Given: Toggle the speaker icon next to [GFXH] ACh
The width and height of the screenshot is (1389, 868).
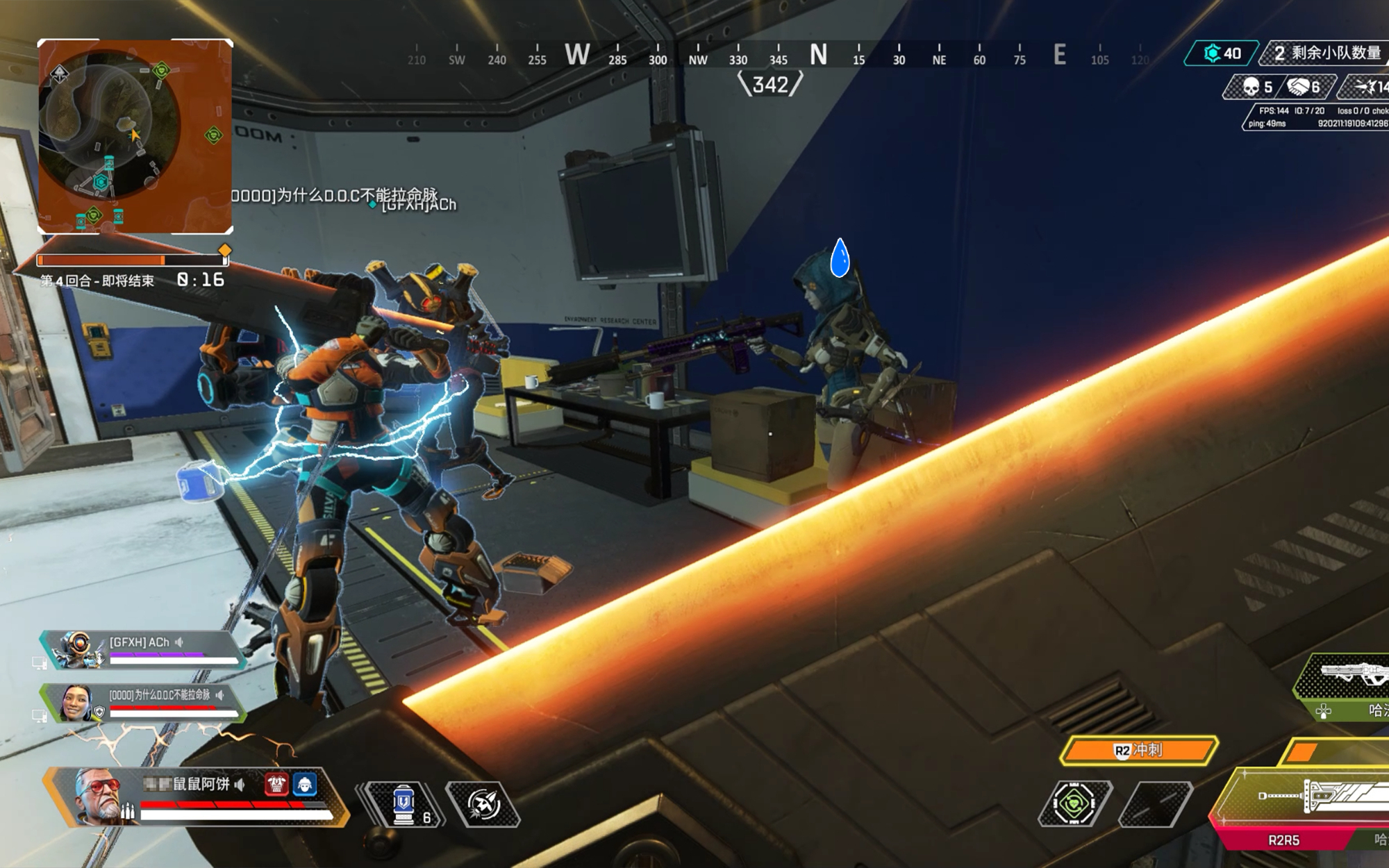Looking at the screenshot, I should [180, 642].
